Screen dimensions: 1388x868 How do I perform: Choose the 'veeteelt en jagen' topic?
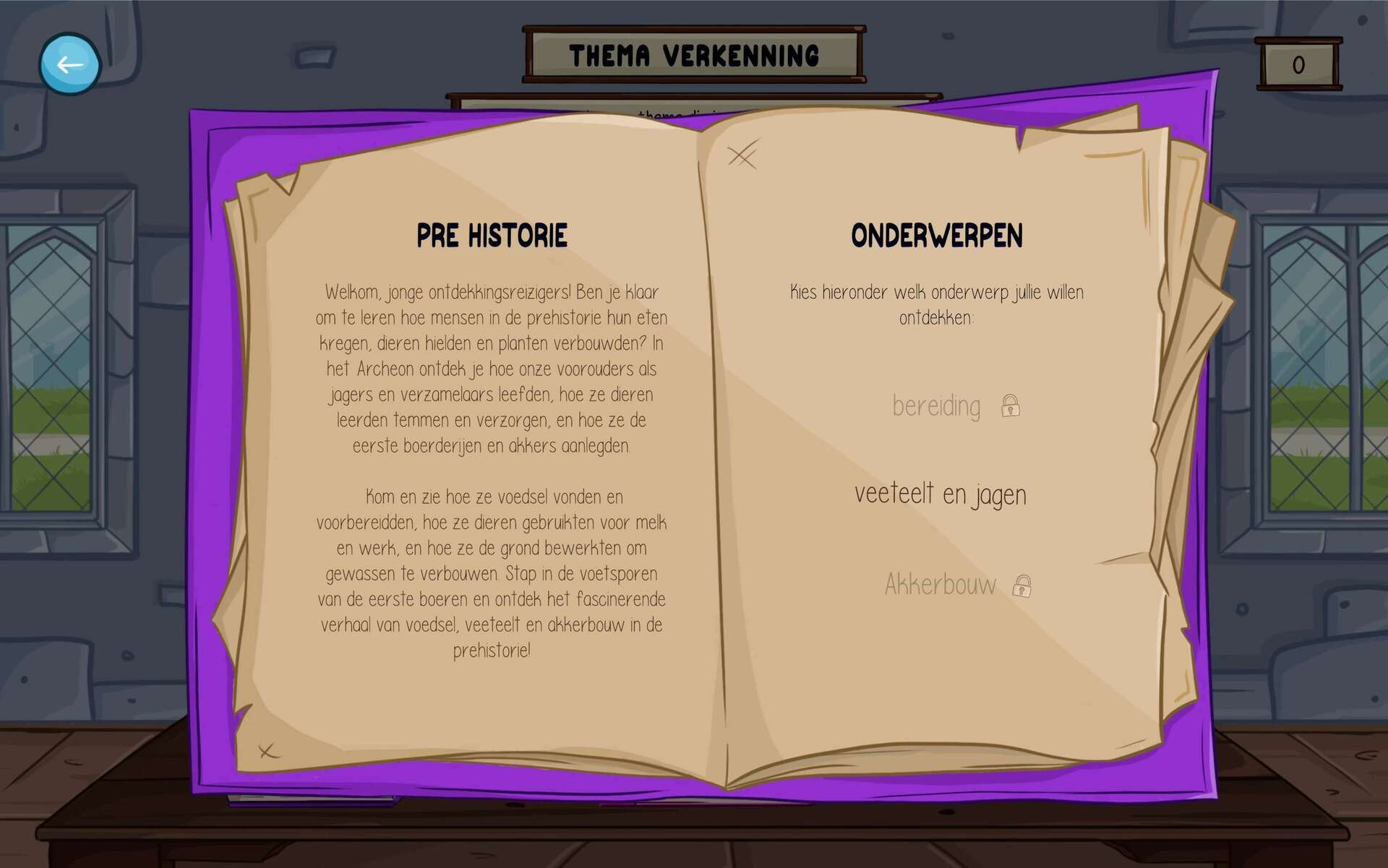tap(940, 495)
